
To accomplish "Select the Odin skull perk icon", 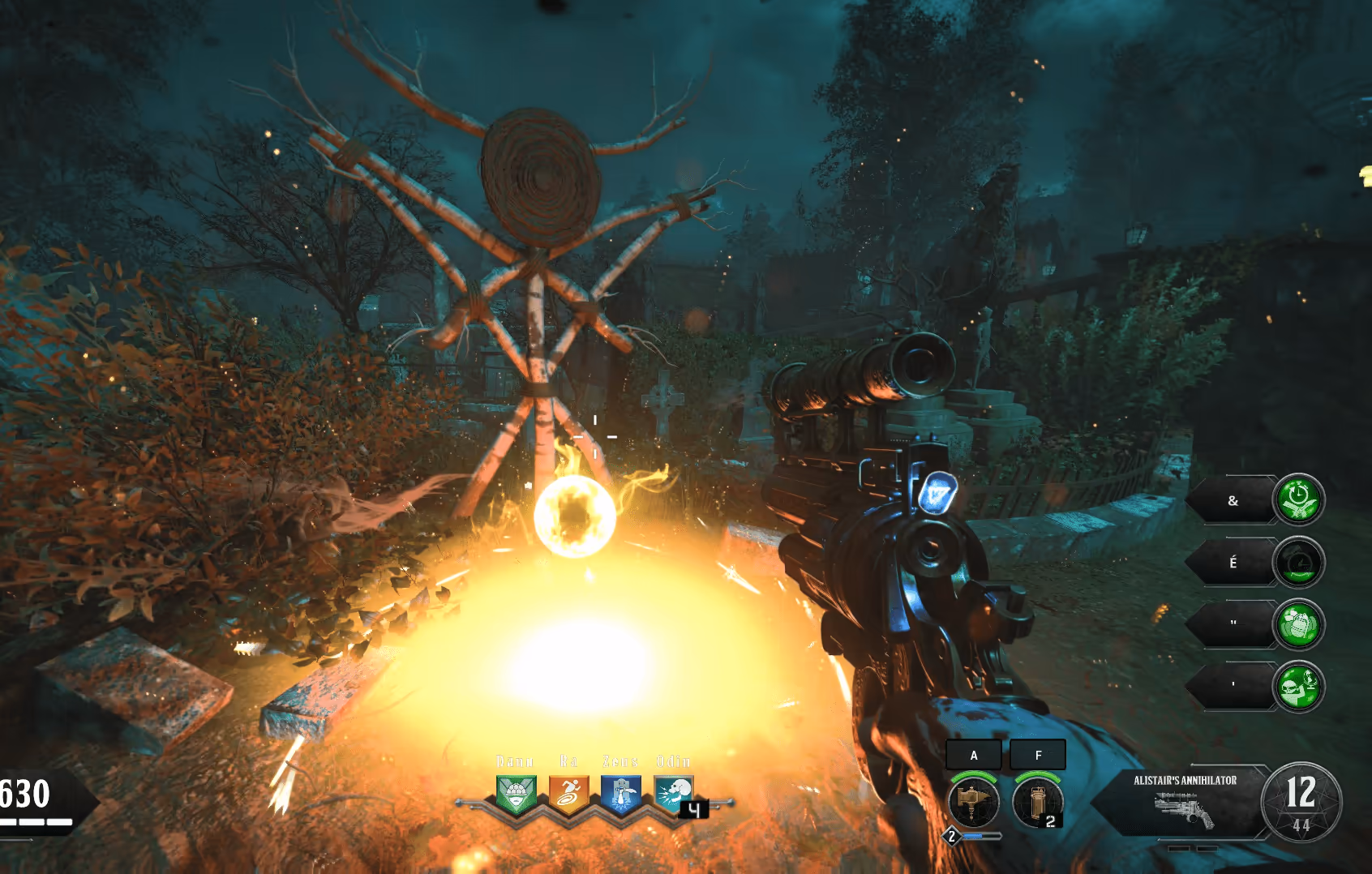I will (x=673, y=795).
